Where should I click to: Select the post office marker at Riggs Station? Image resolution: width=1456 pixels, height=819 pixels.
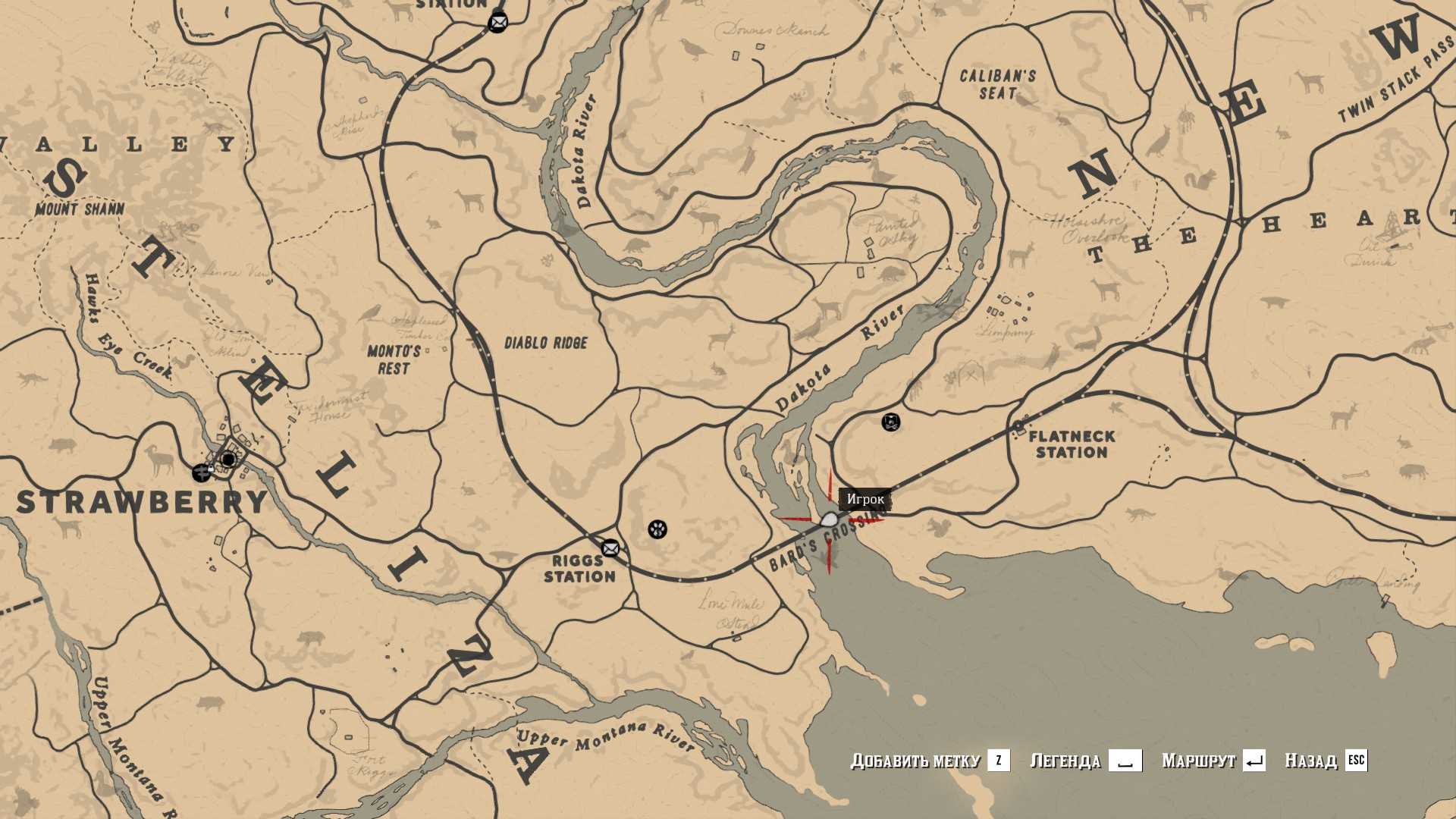point(610,548)
